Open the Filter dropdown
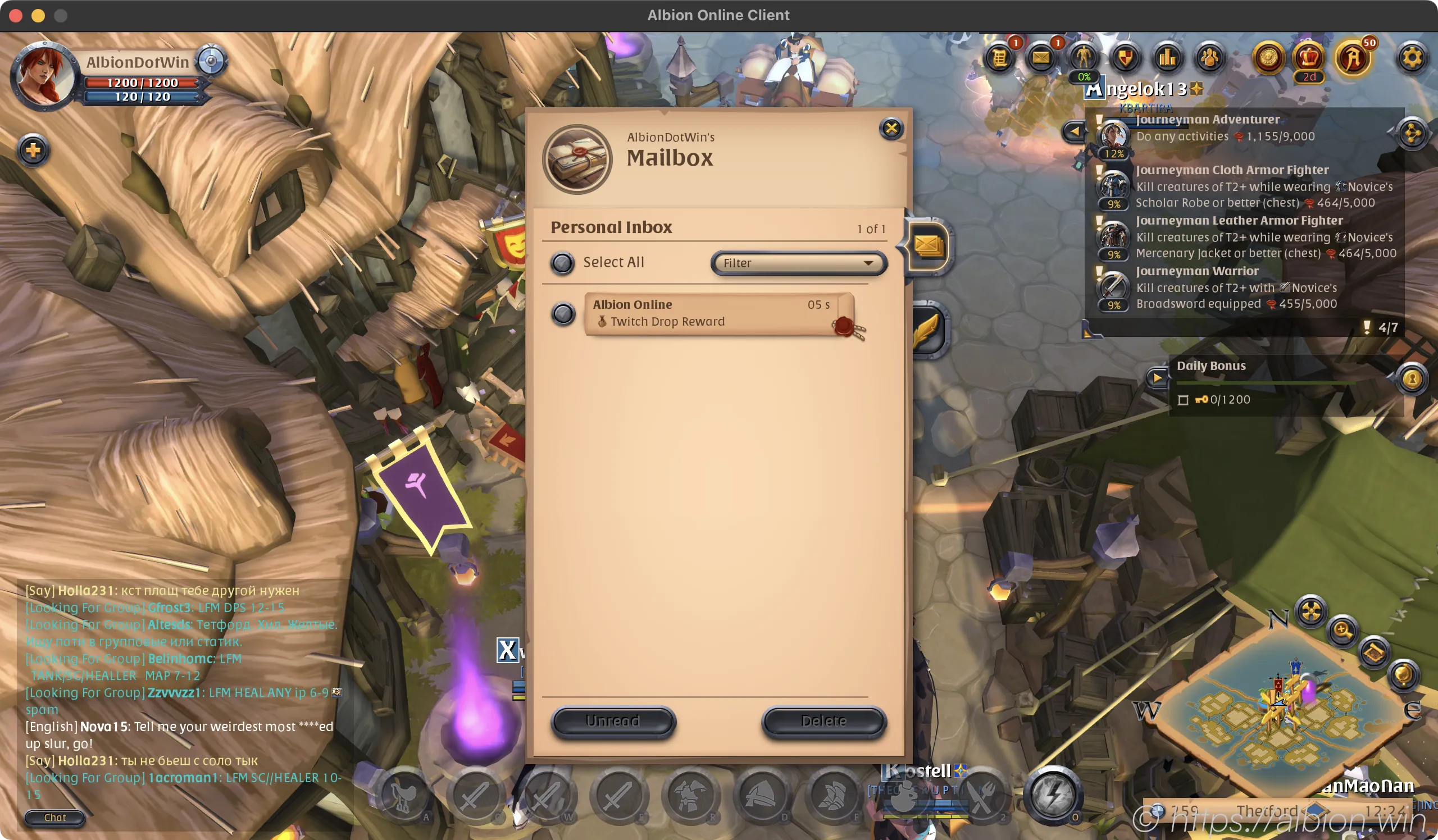 coord(798,263)
